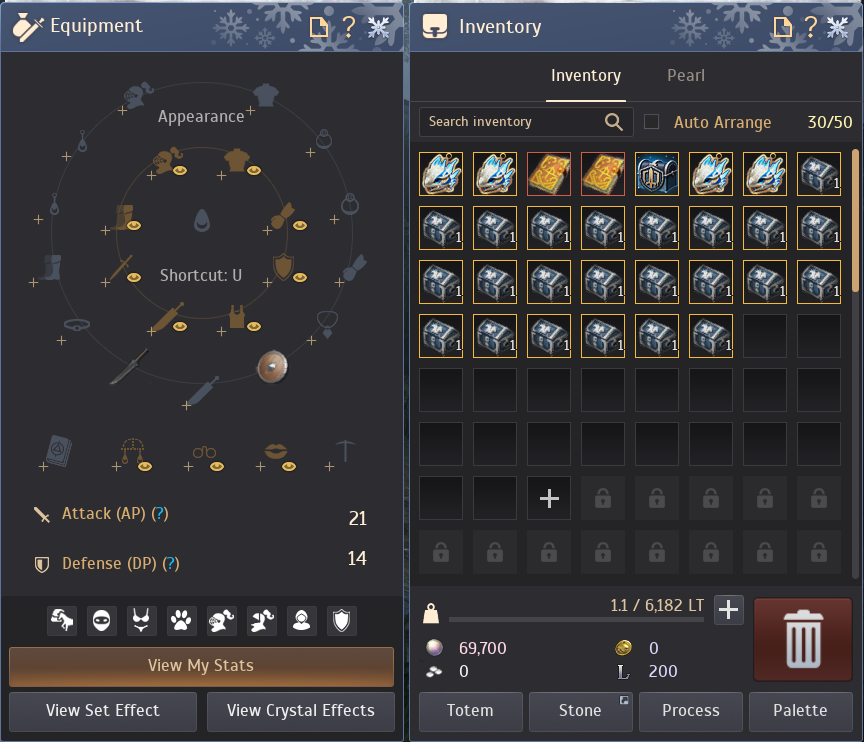The image size is (864, 742).
Task: Toggle the Auto Arrange checkbox
Action: [652, 122]
